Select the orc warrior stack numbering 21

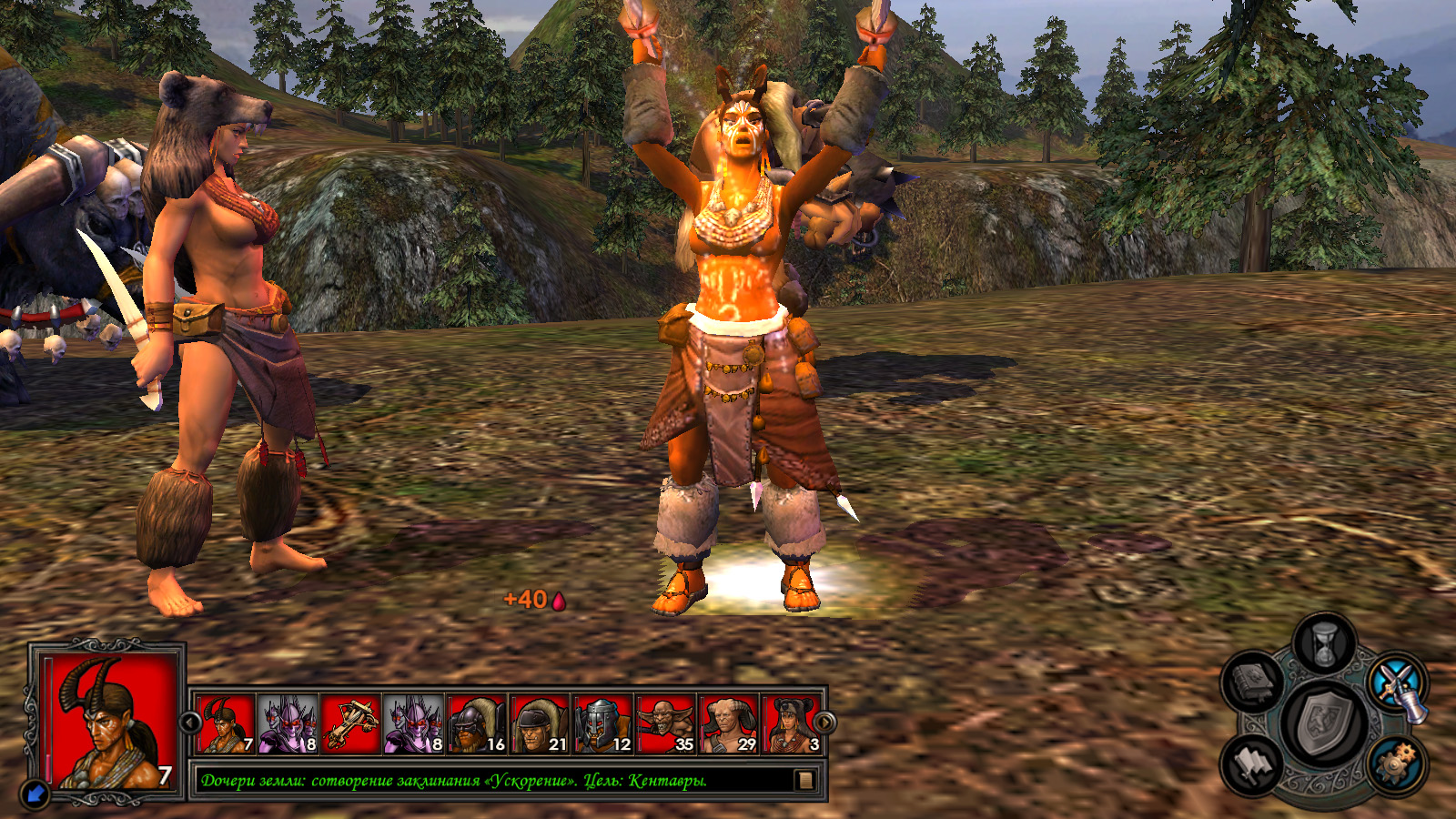tap(540, 724)
